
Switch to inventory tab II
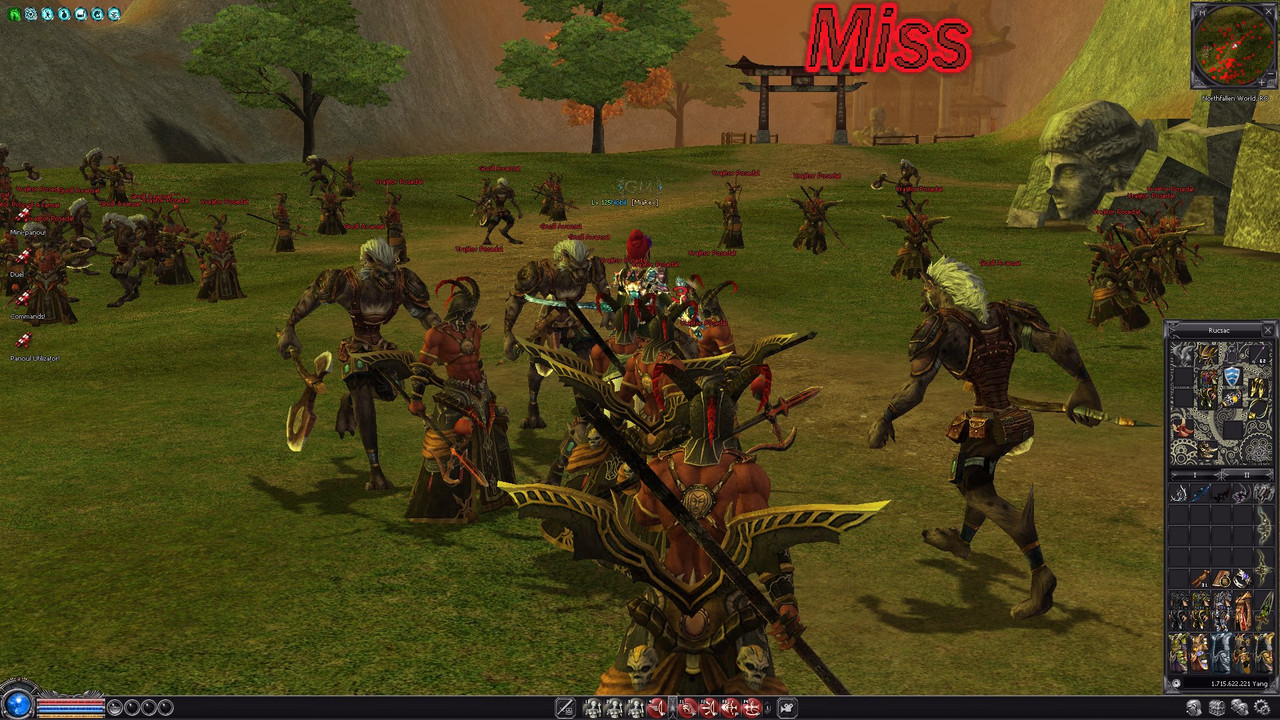pos(1247,475)
